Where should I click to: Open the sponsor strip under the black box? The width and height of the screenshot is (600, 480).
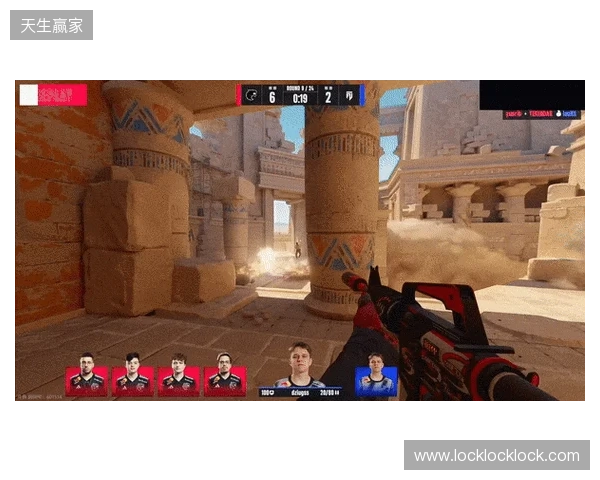tap(541, 115)
